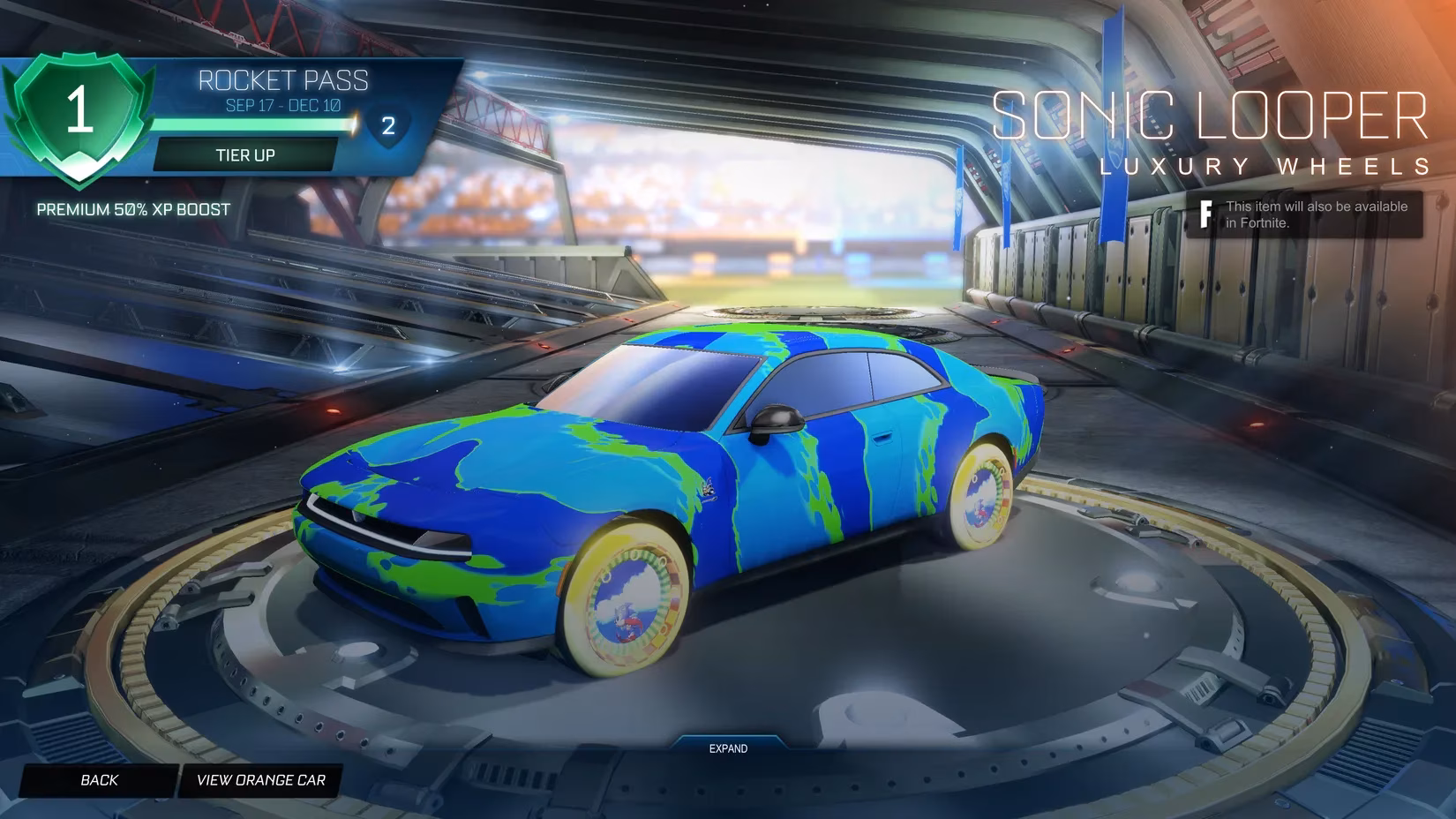
Task: Click the small Sonic decal on the car's side
Action: point(708,489)
